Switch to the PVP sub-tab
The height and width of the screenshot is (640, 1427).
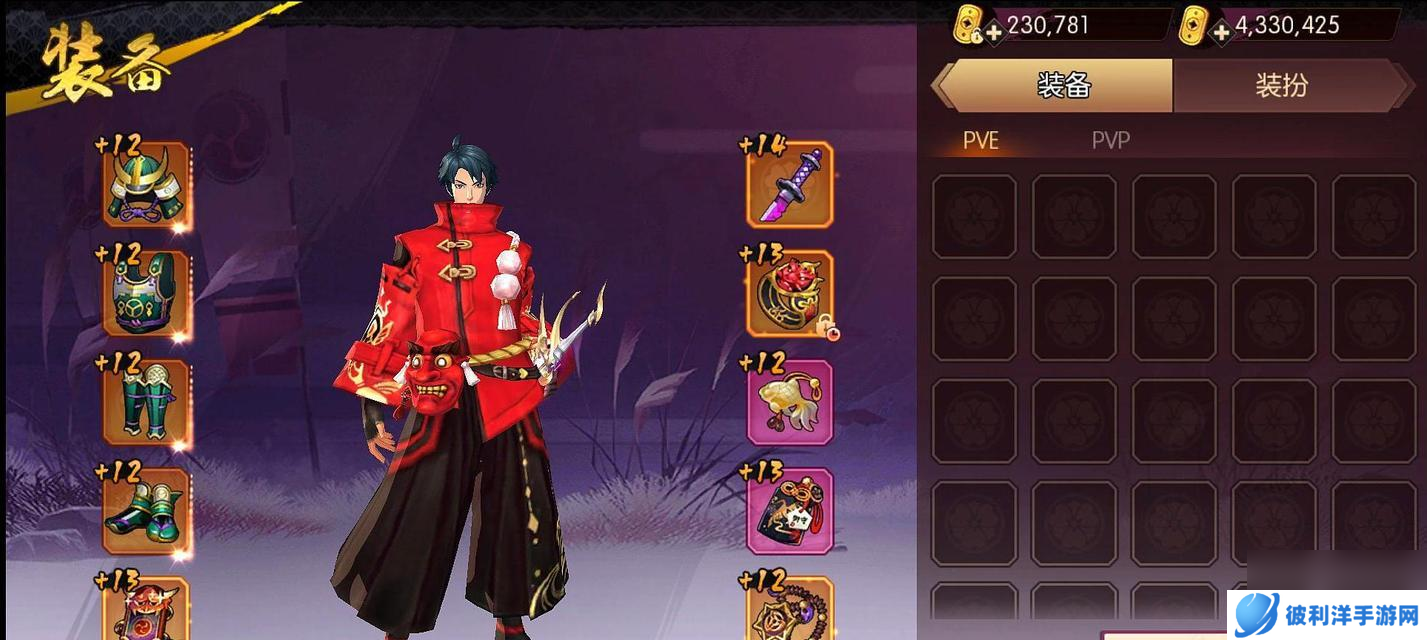tap(1110, 141)
